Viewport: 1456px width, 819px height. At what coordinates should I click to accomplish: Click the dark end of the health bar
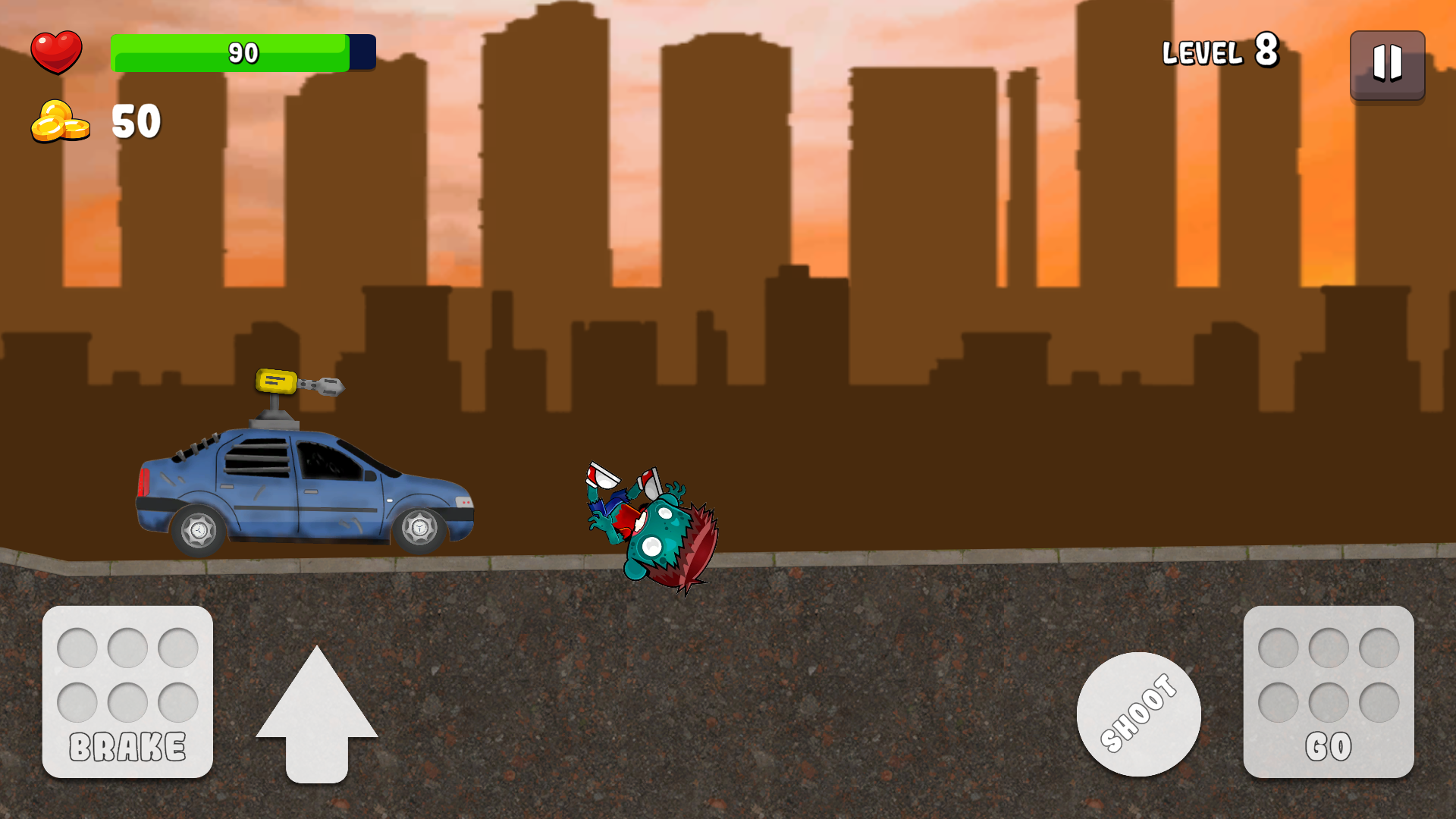(359, 53)
